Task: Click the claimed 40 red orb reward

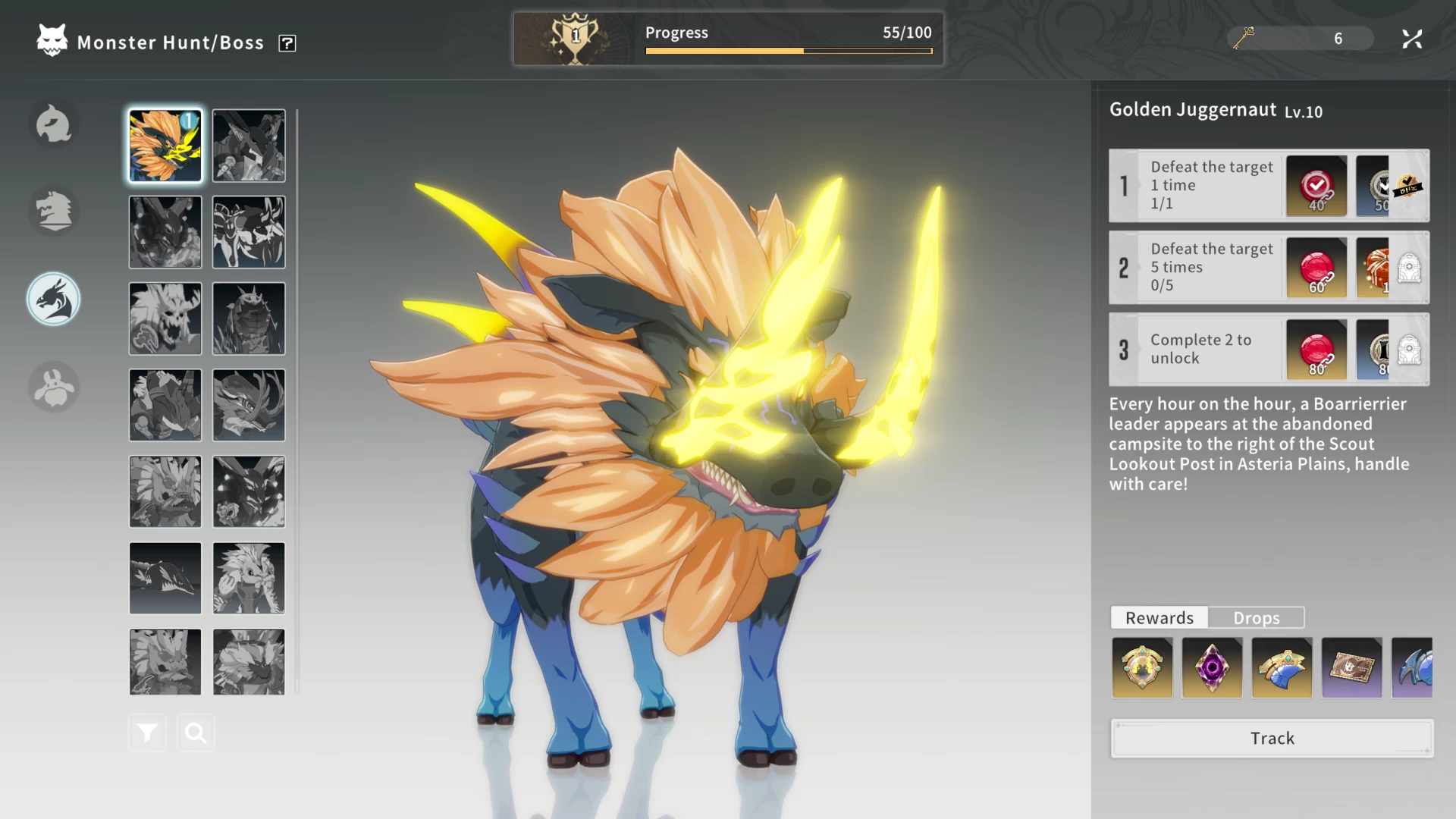Action: [1316, 186]
